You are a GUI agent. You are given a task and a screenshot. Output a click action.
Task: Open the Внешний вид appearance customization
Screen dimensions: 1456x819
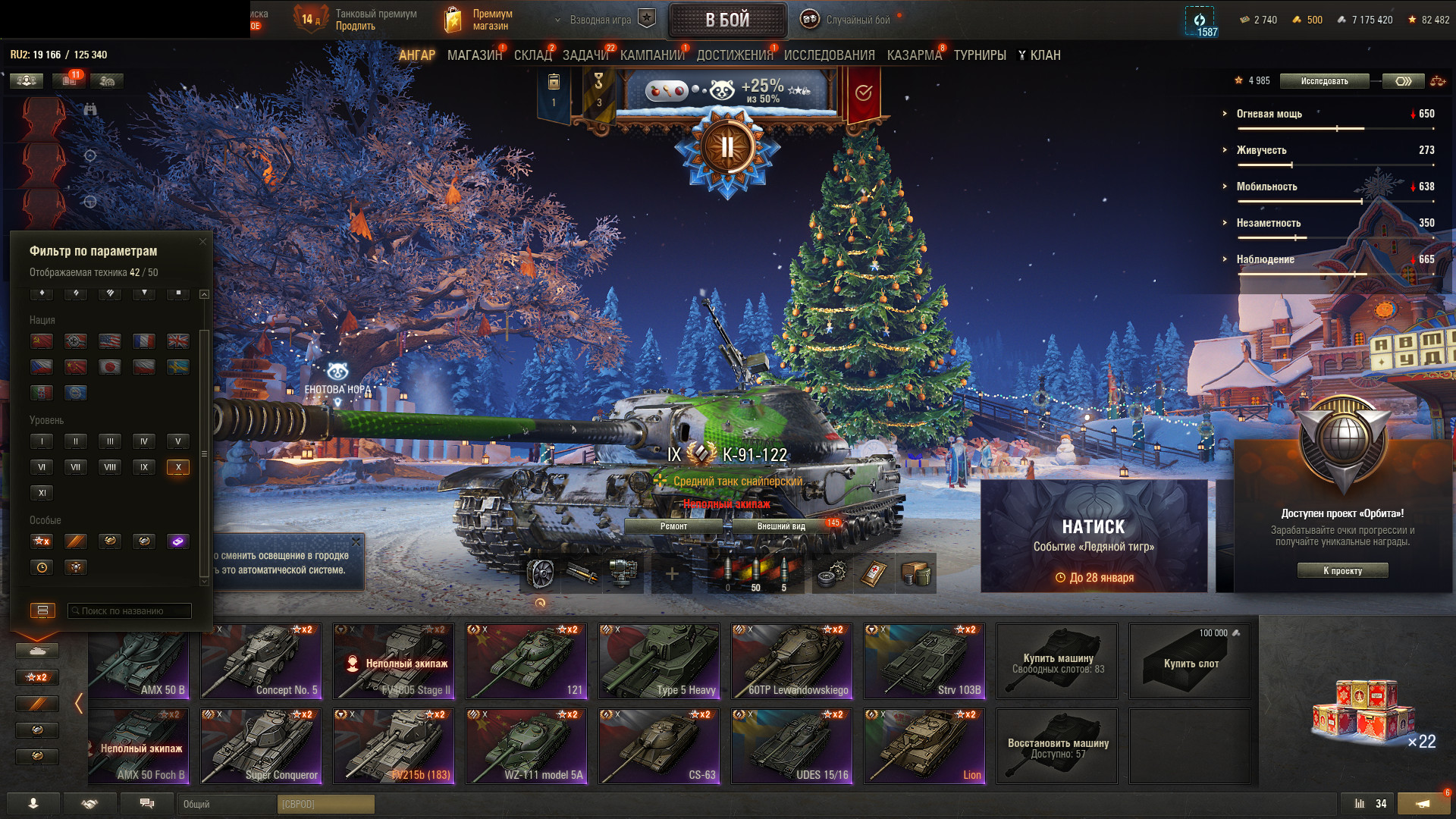[x=781, y=526]
